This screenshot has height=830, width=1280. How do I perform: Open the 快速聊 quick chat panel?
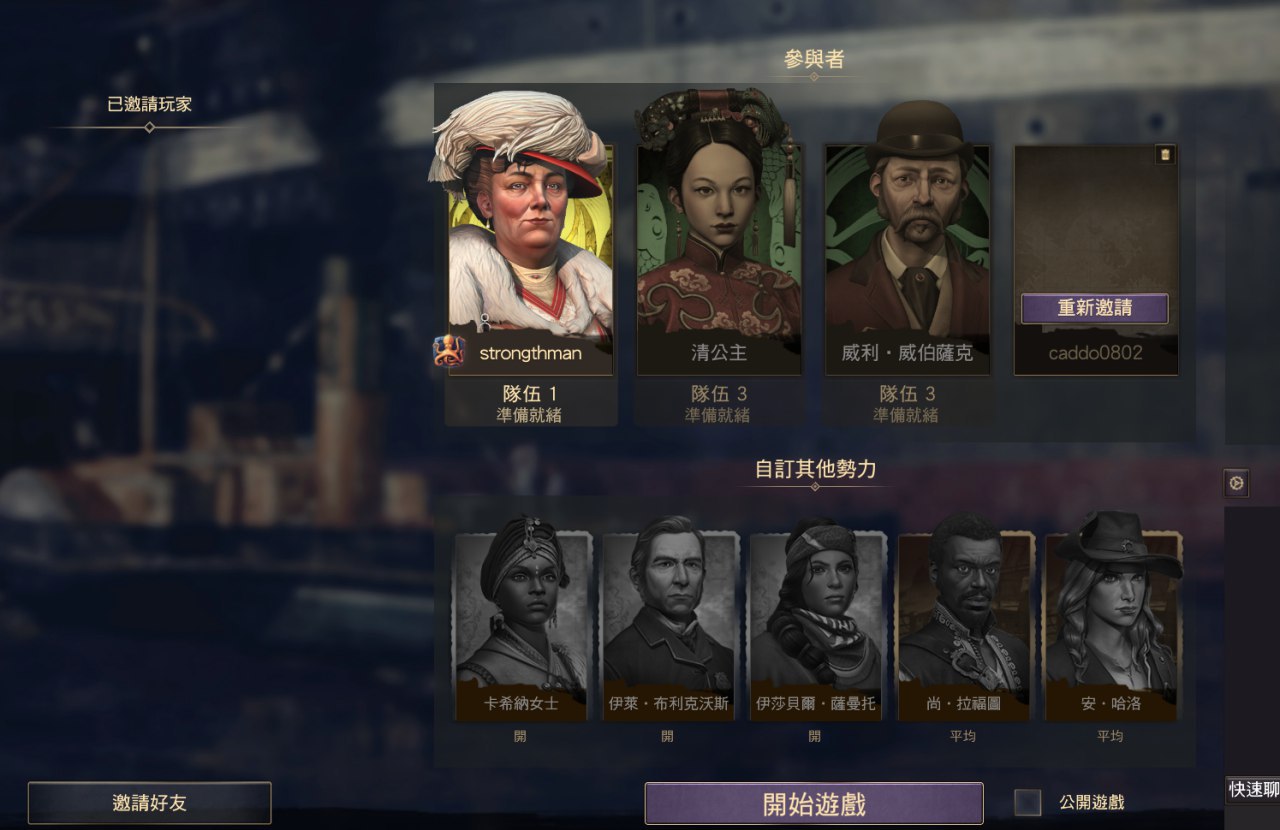(1252, 790)
